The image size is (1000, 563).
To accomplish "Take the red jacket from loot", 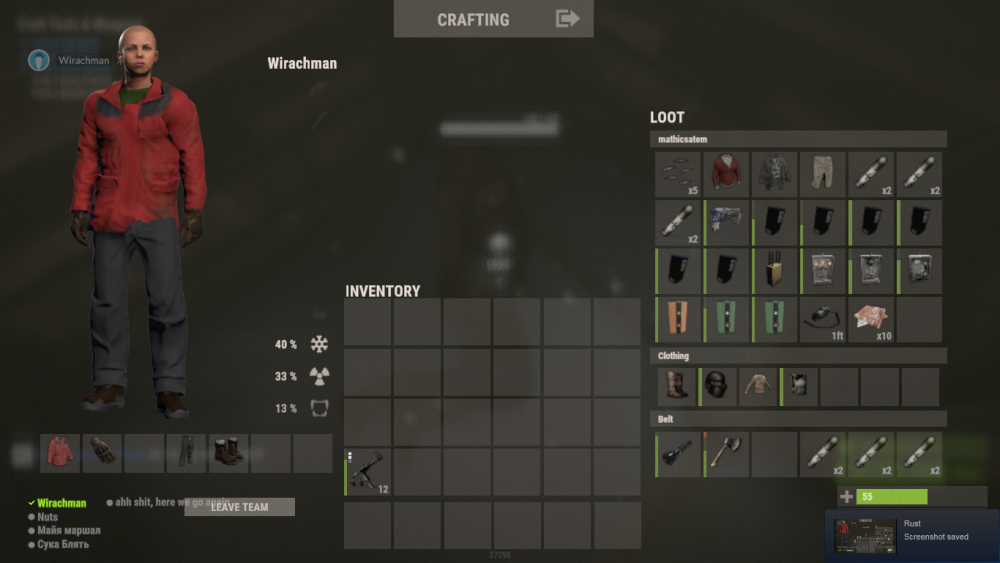I will click(726, 174).
